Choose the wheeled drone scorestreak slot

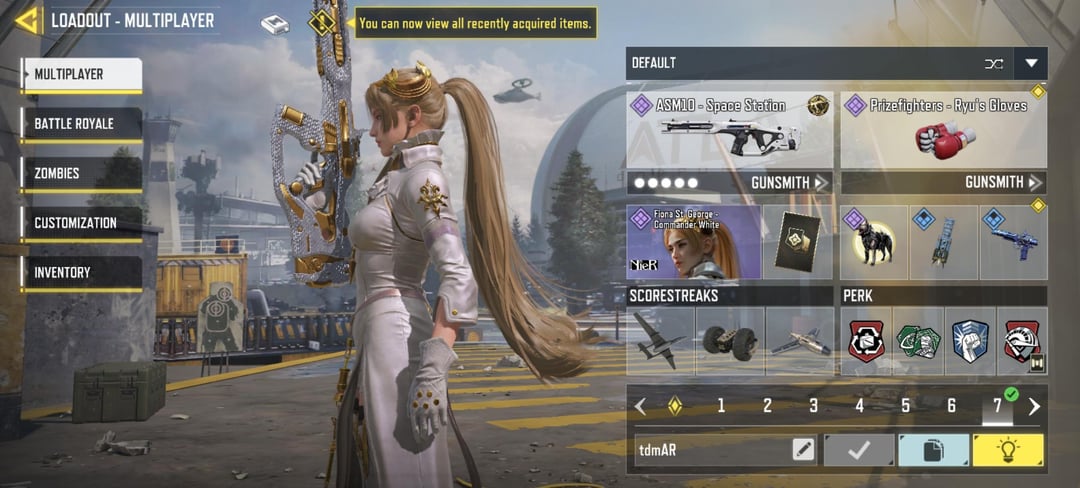[729, 341]
